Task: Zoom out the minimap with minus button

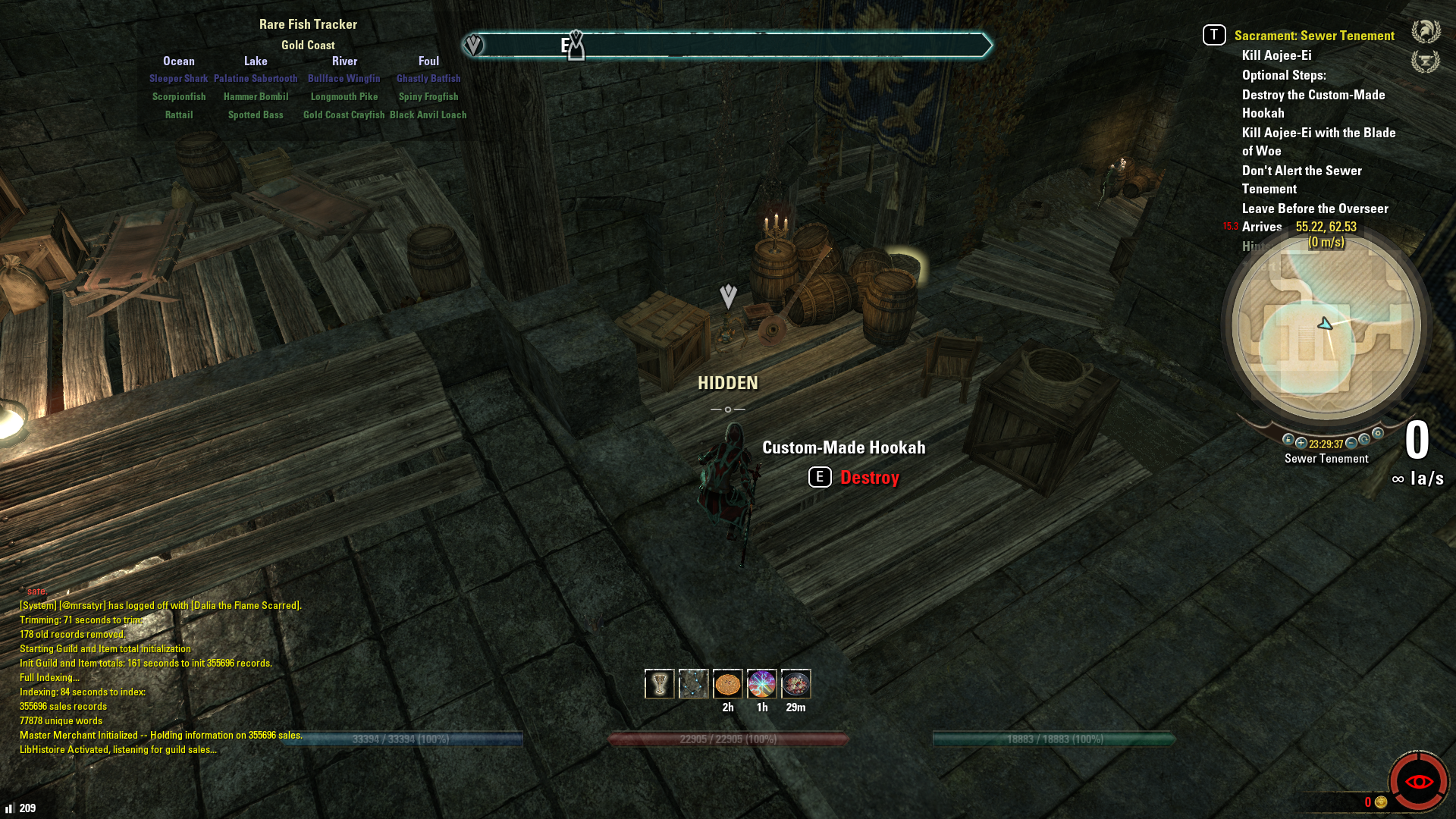Action: coord(1351,443)
